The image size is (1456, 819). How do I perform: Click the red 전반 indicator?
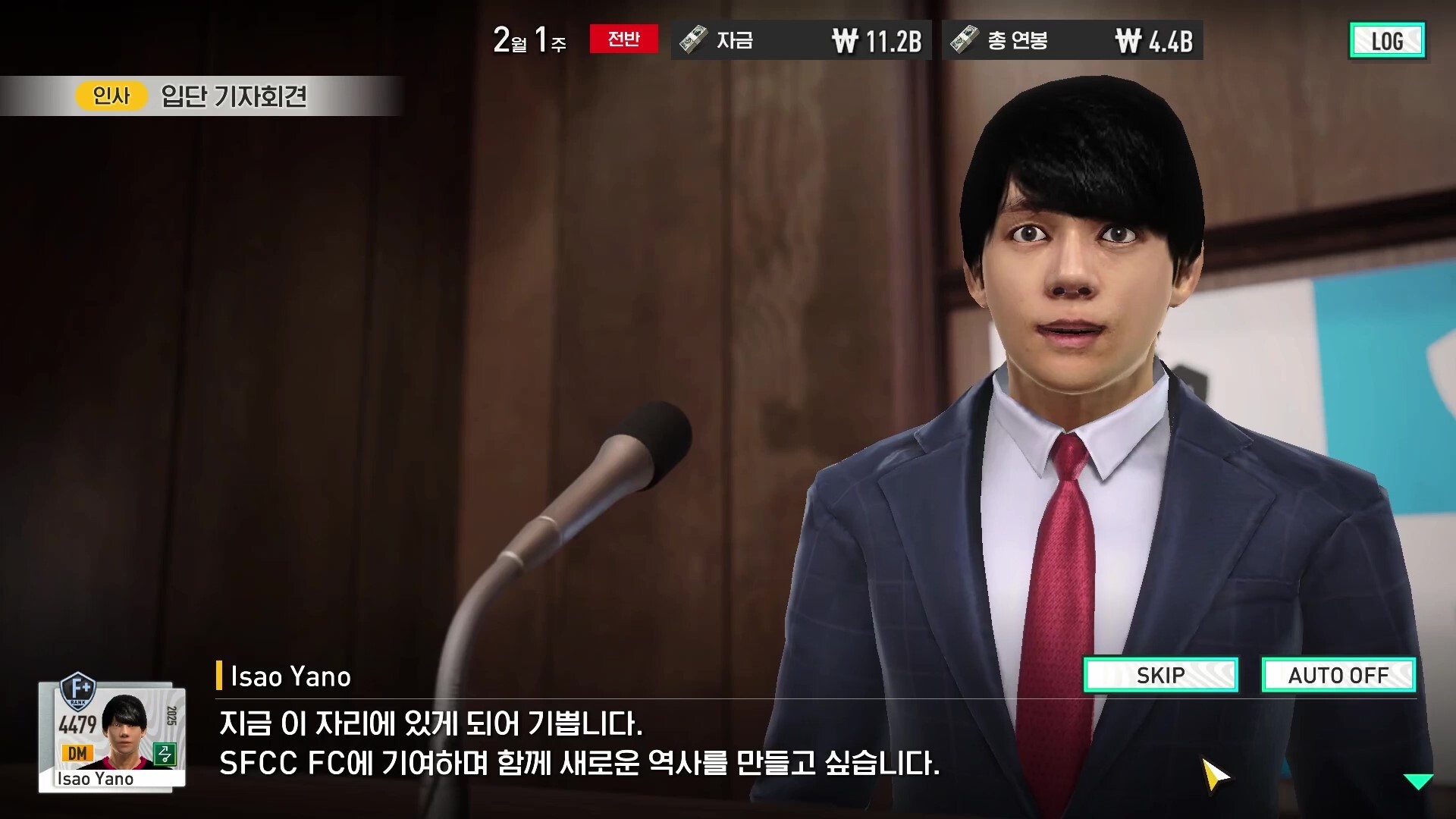tap(623, 39)
